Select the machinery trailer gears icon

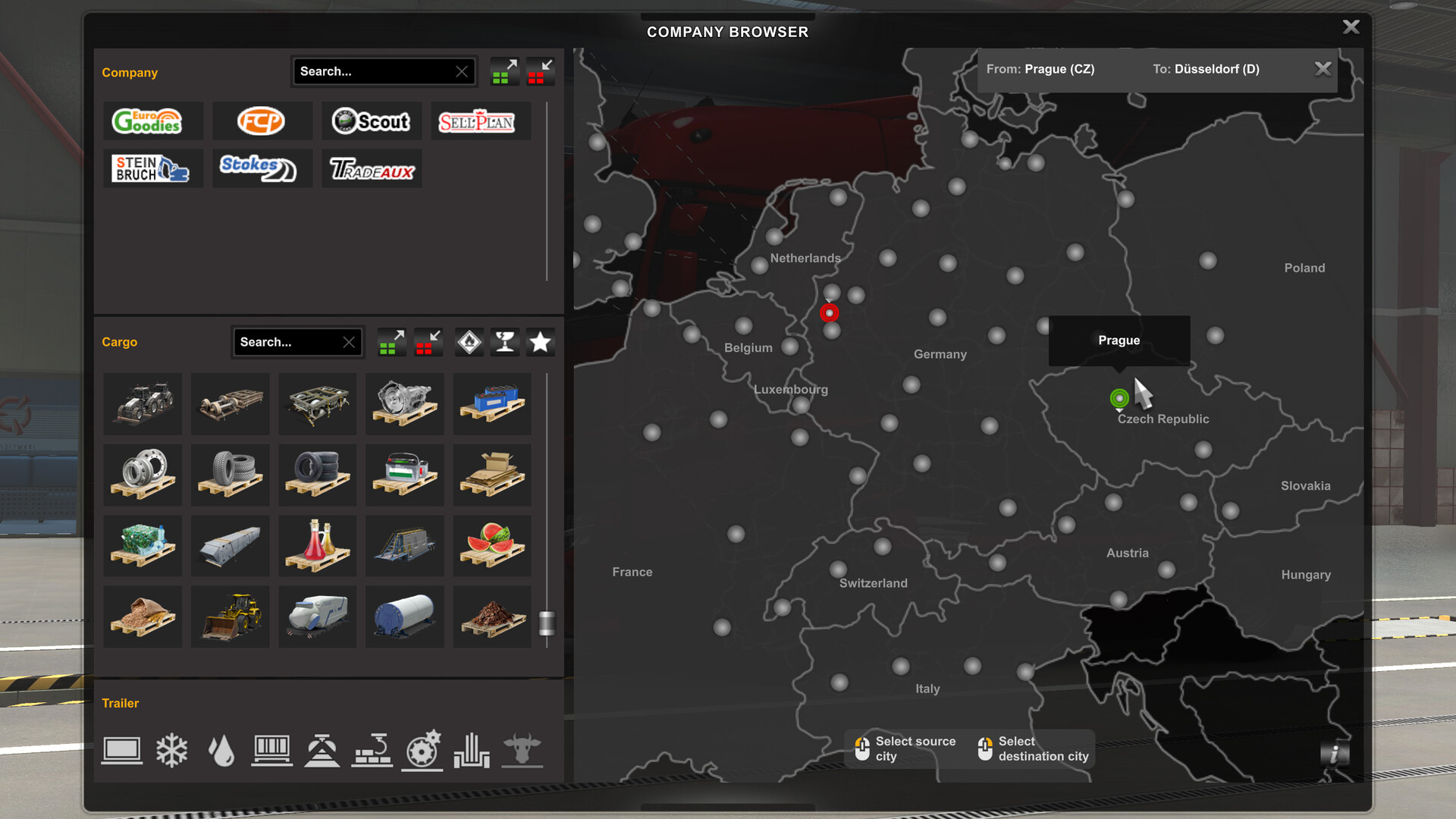[x=422, y=751]
